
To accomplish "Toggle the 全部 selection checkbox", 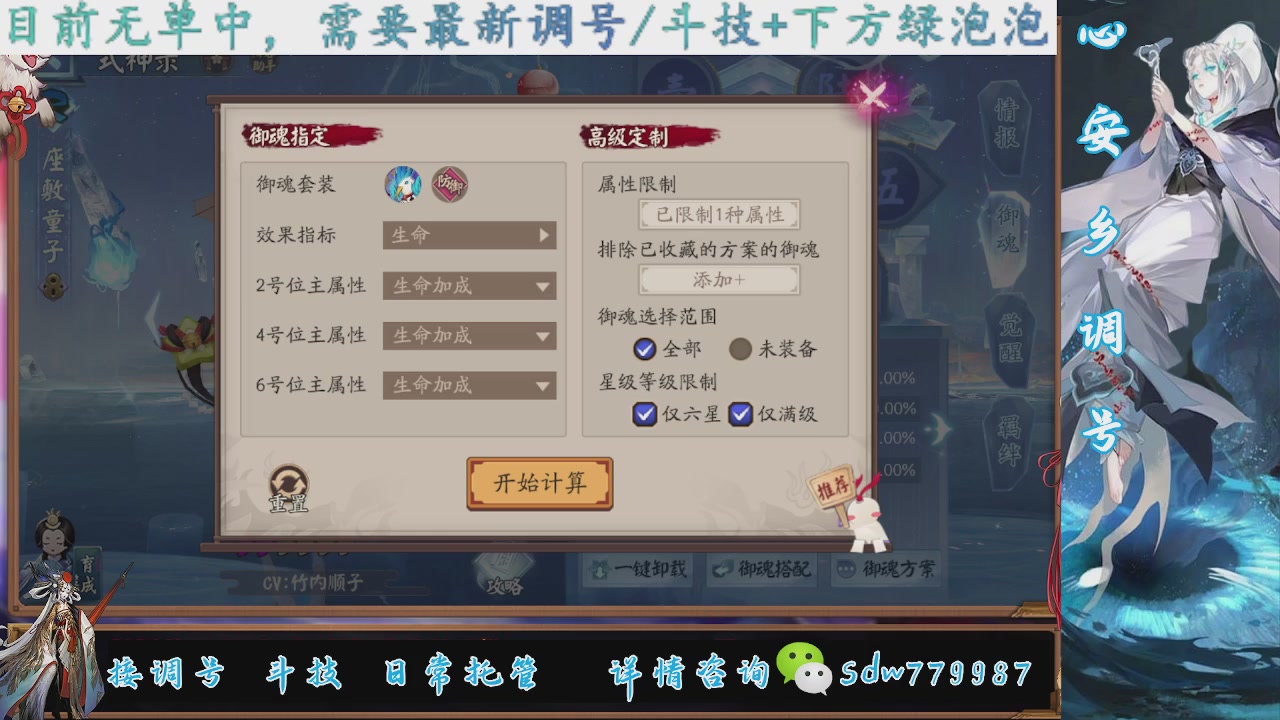I will [x=644, y=350].
